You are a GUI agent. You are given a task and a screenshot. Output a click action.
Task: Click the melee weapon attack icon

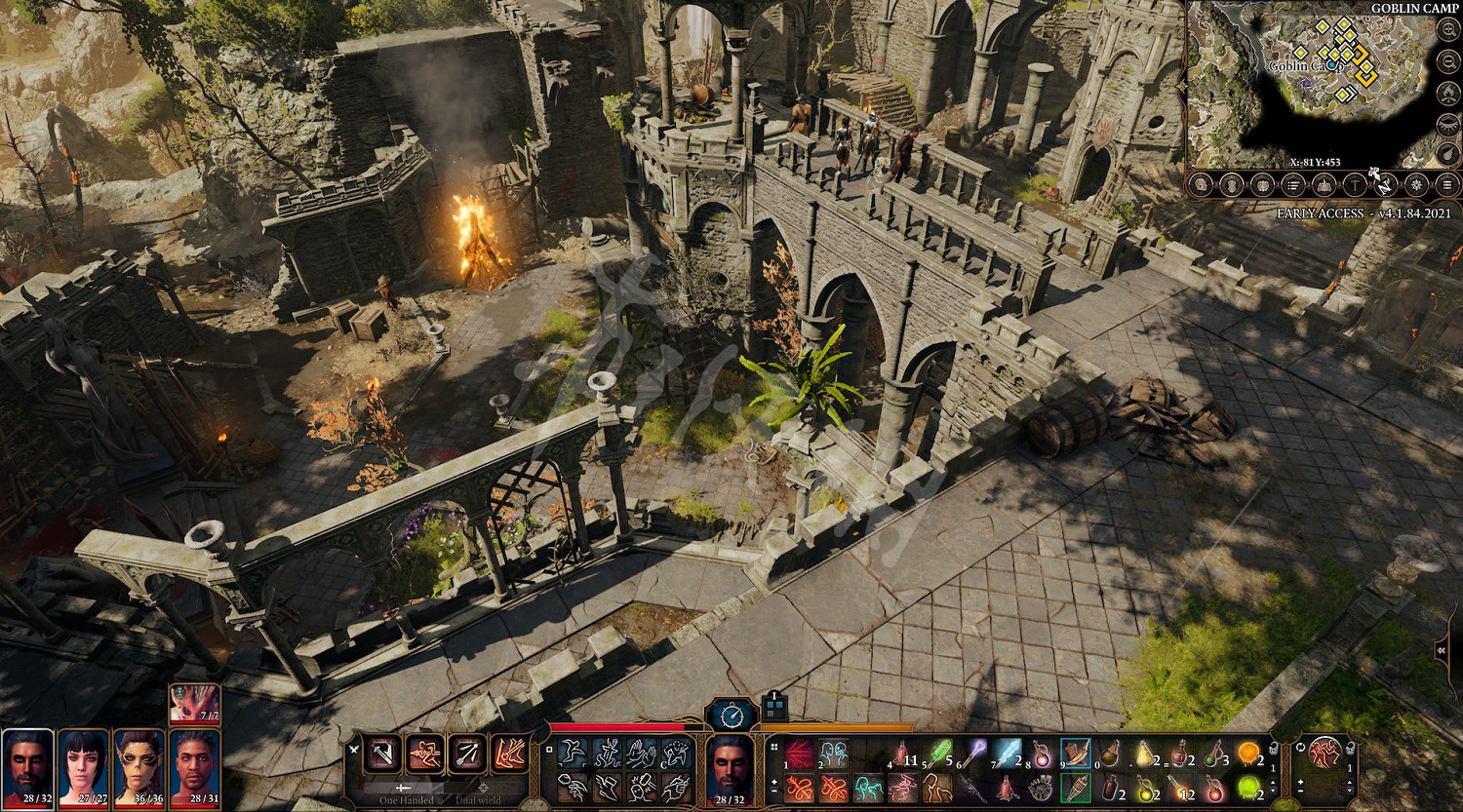tap(384, 754)
